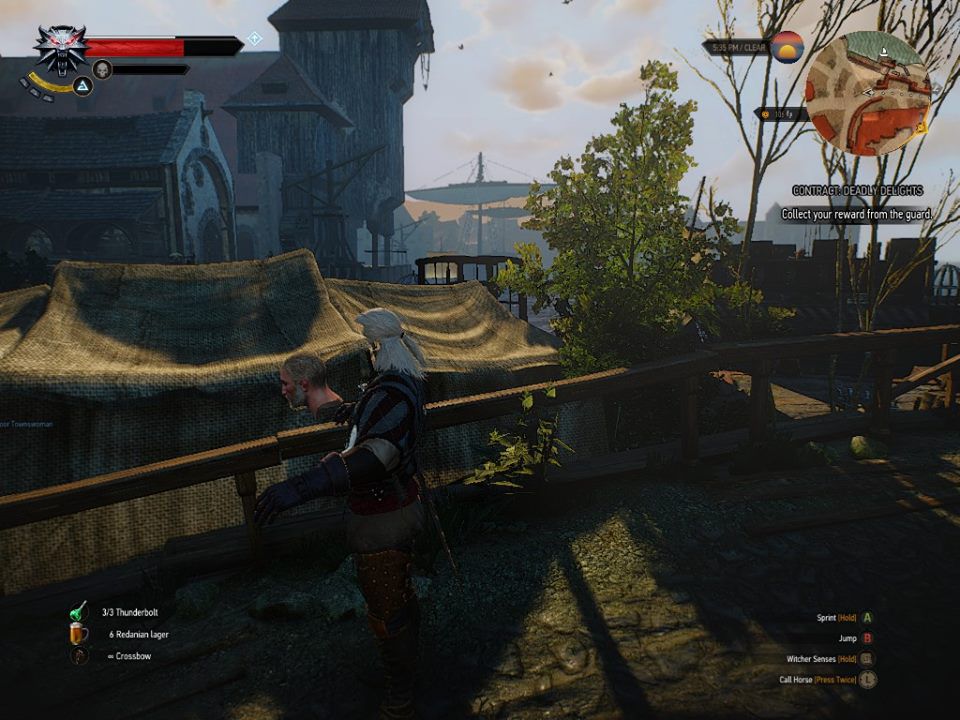Viewport: 960px width, 720px height.
Task: Select the Thunderbolt potion slot
Action: 78,612
